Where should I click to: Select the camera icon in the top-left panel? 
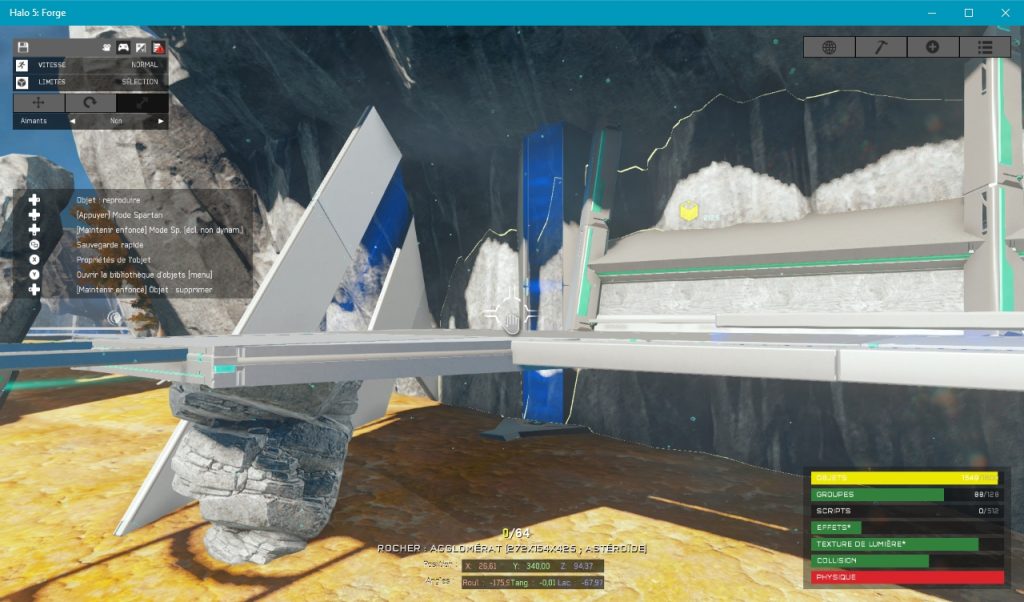[x=106, y=47]
